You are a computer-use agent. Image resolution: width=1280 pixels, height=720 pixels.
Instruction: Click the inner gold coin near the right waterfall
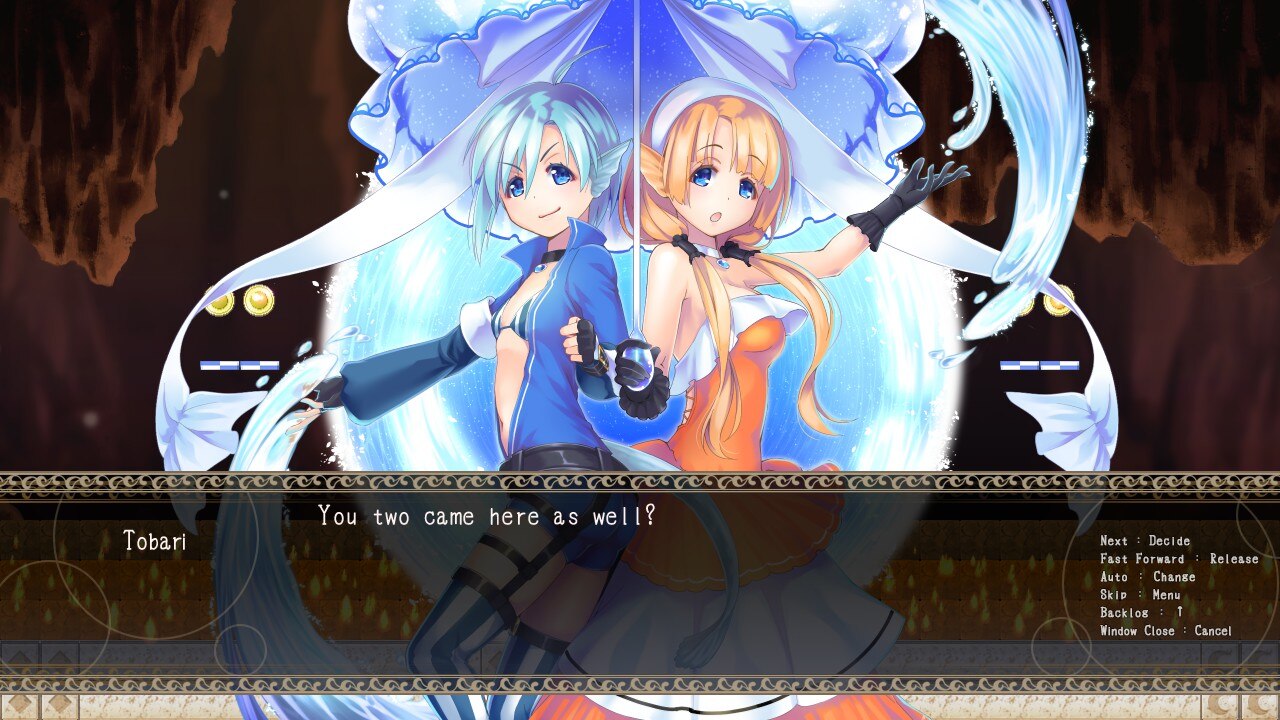pyautogui.click(x=1029, y=306)
